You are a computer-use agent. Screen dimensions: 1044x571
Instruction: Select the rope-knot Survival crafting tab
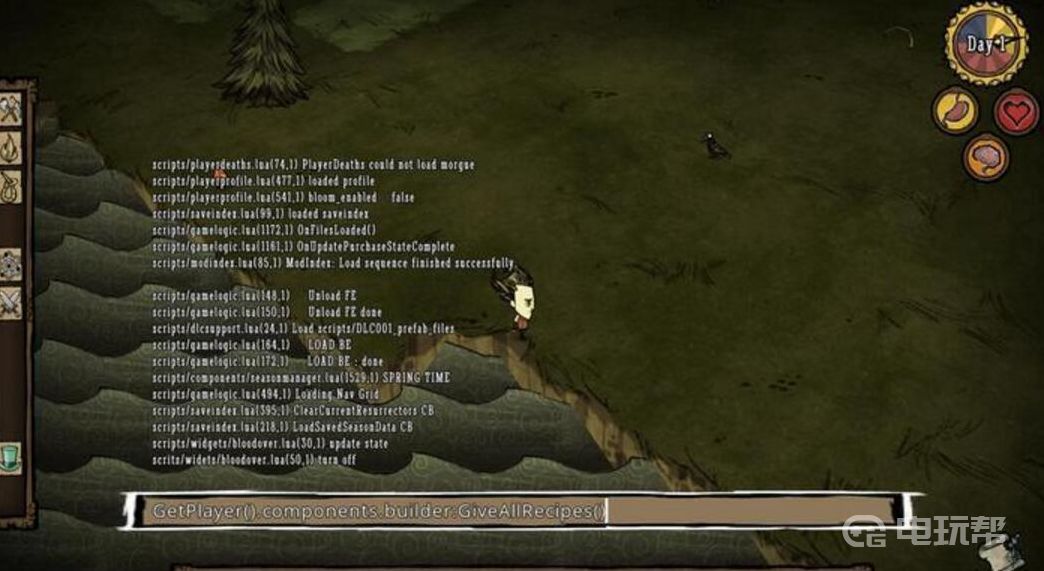[x=11, y=185]
